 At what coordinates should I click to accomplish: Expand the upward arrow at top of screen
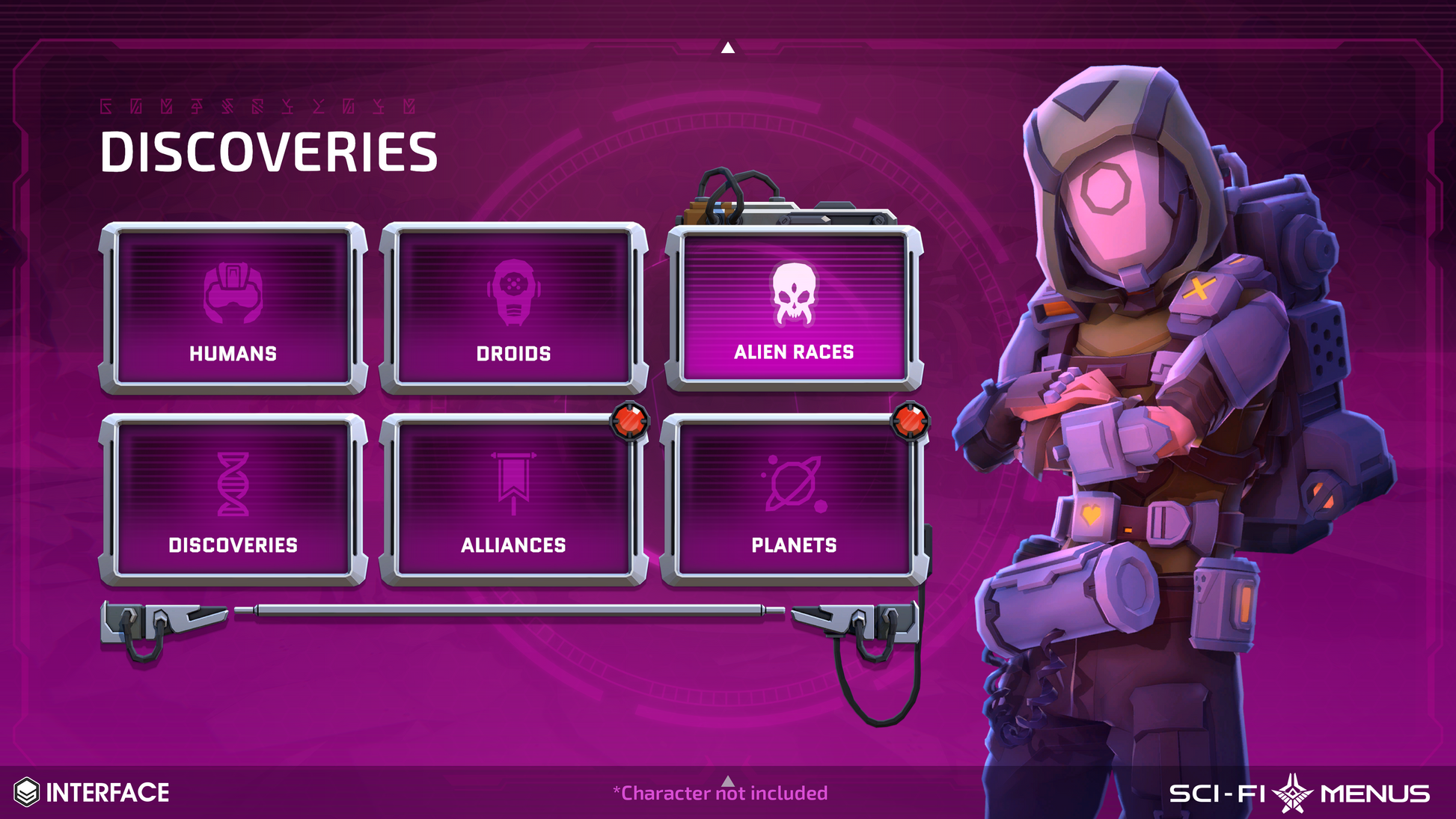(727, 47)
